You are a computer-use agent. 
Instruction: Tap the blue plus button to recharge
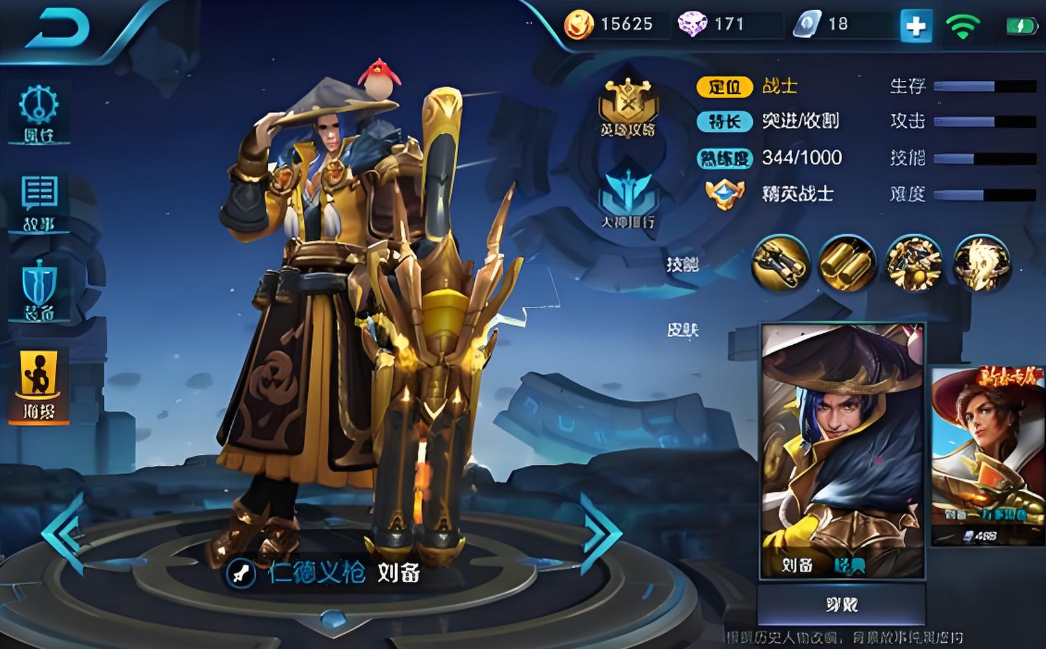point(915,25)
